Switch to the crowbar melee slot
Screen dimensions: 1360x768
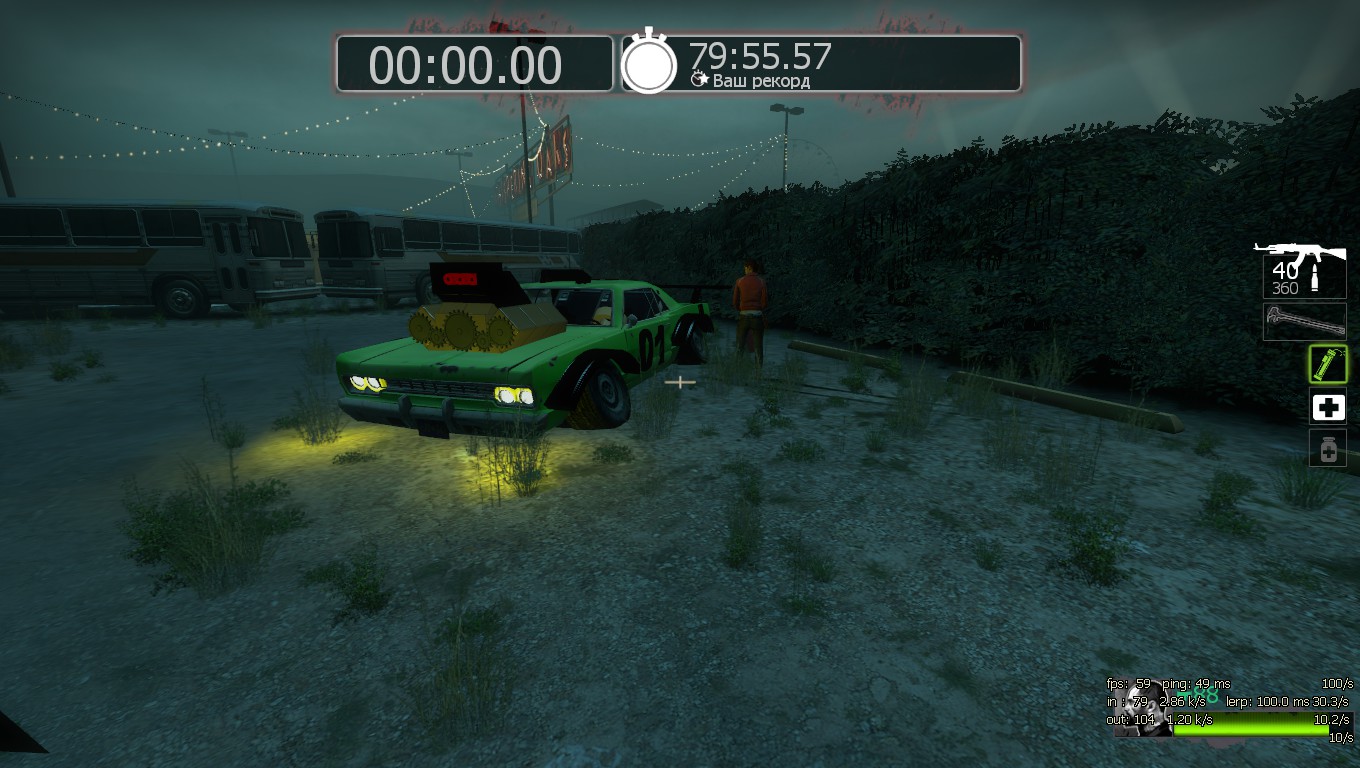(x=1304, y=322)
